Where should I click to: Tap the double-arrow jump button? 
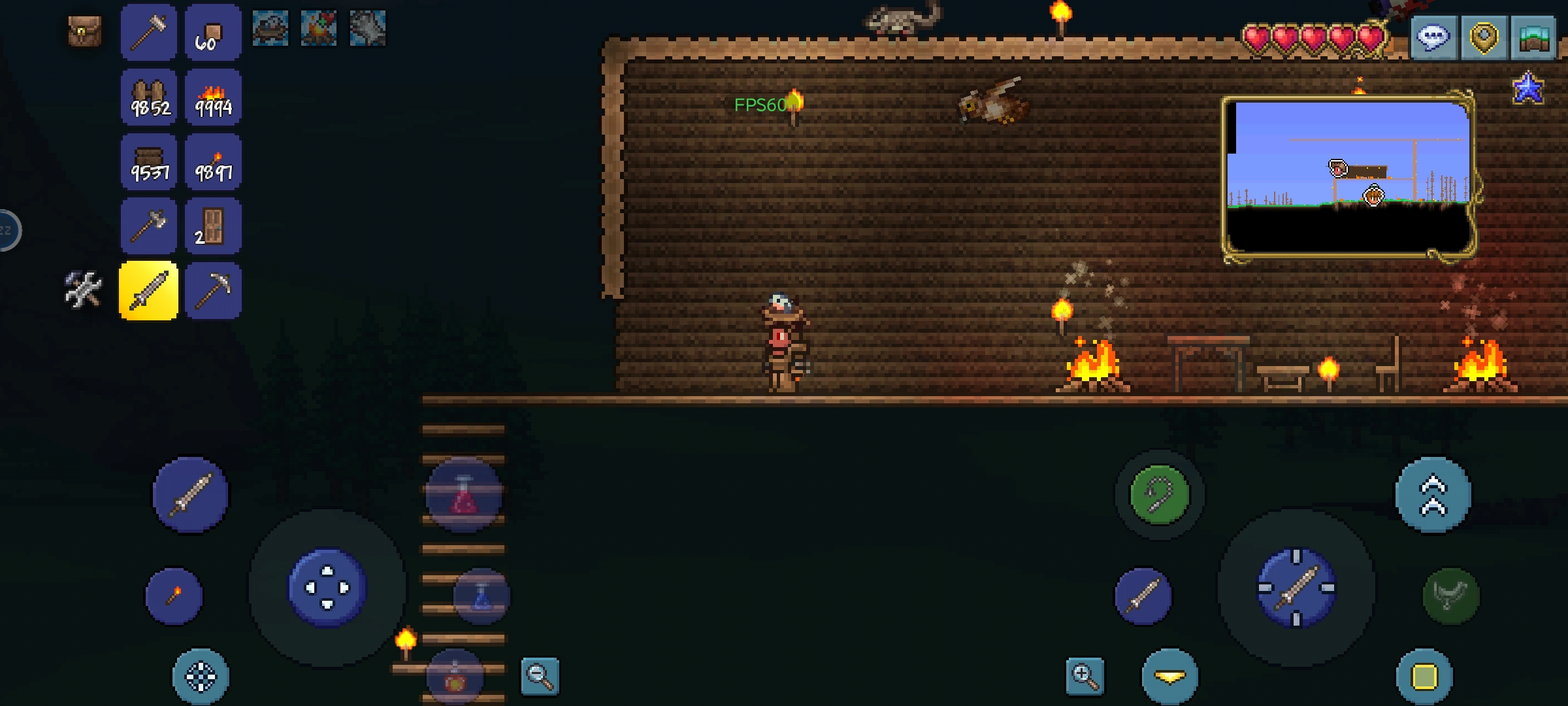[x=1433, y=495]
